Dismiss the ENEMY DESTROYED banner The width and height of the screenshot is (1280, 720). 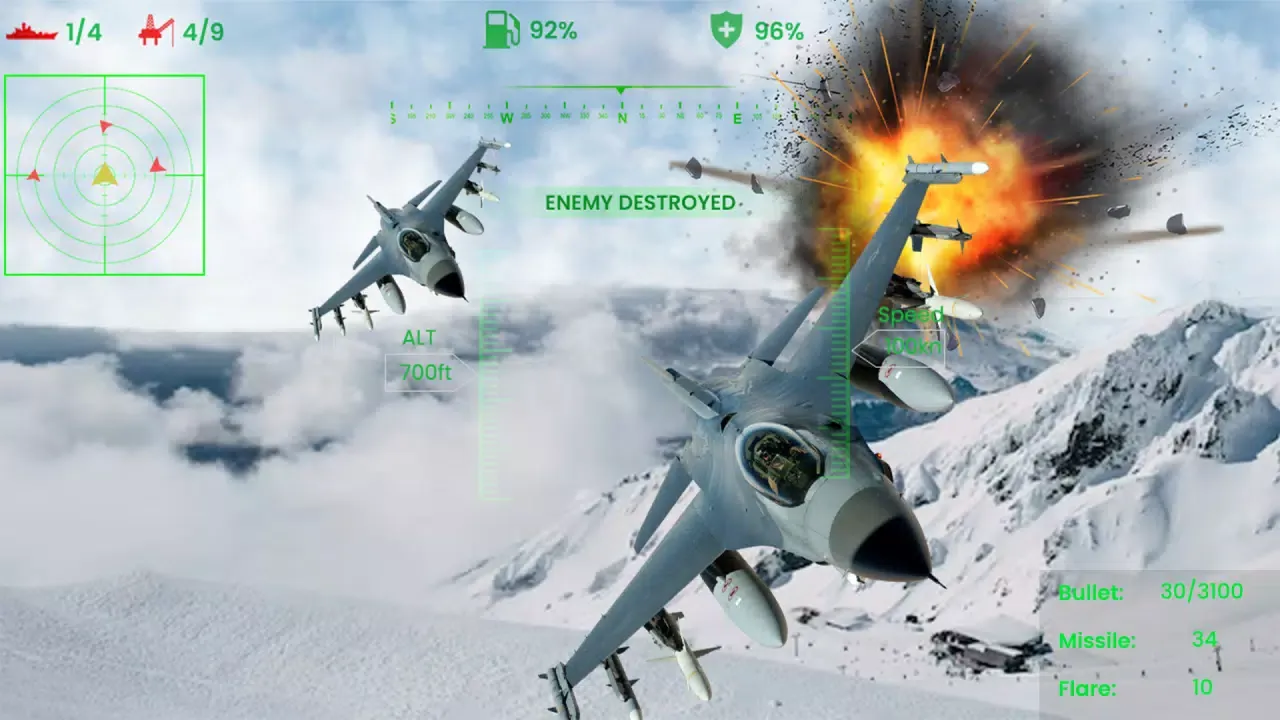[641, 204]
